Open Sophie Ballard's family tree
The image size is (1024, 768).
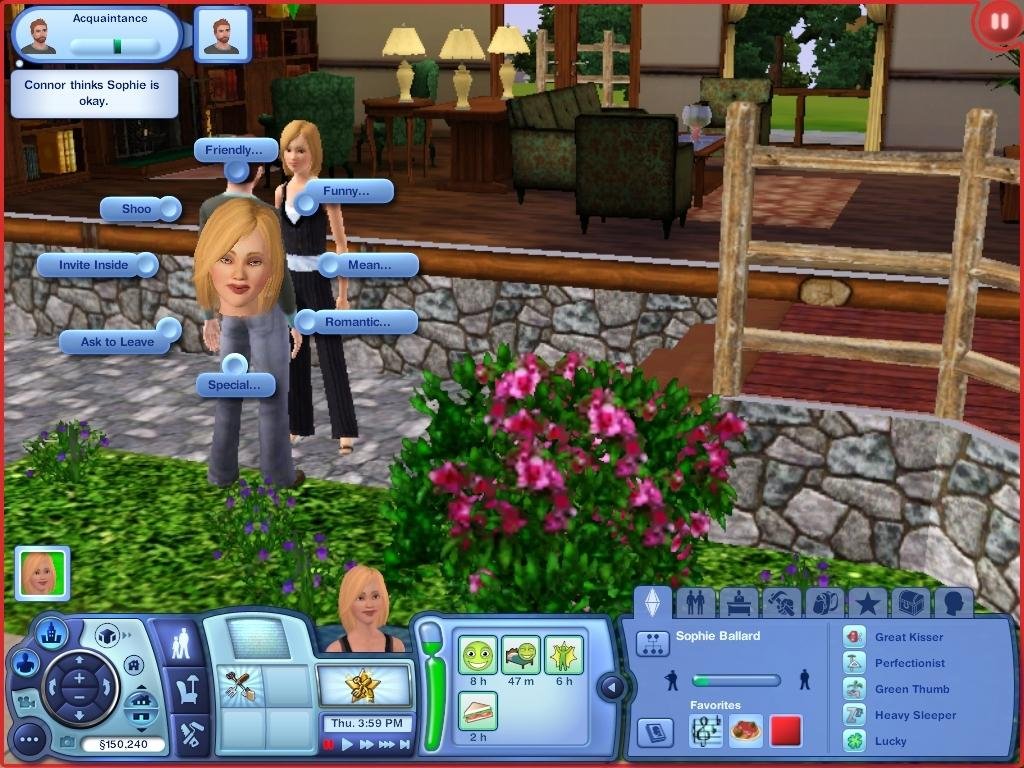coord(653,644)
